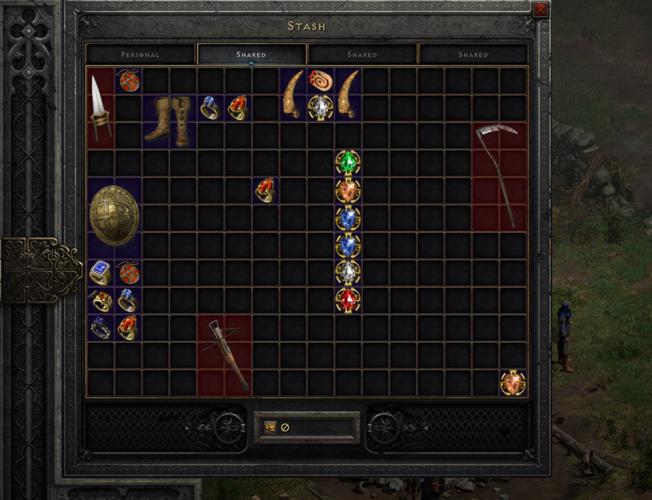Click the gold withdraw button
The height and width of the screenshot is (500, 652).
tap(271, 427)
